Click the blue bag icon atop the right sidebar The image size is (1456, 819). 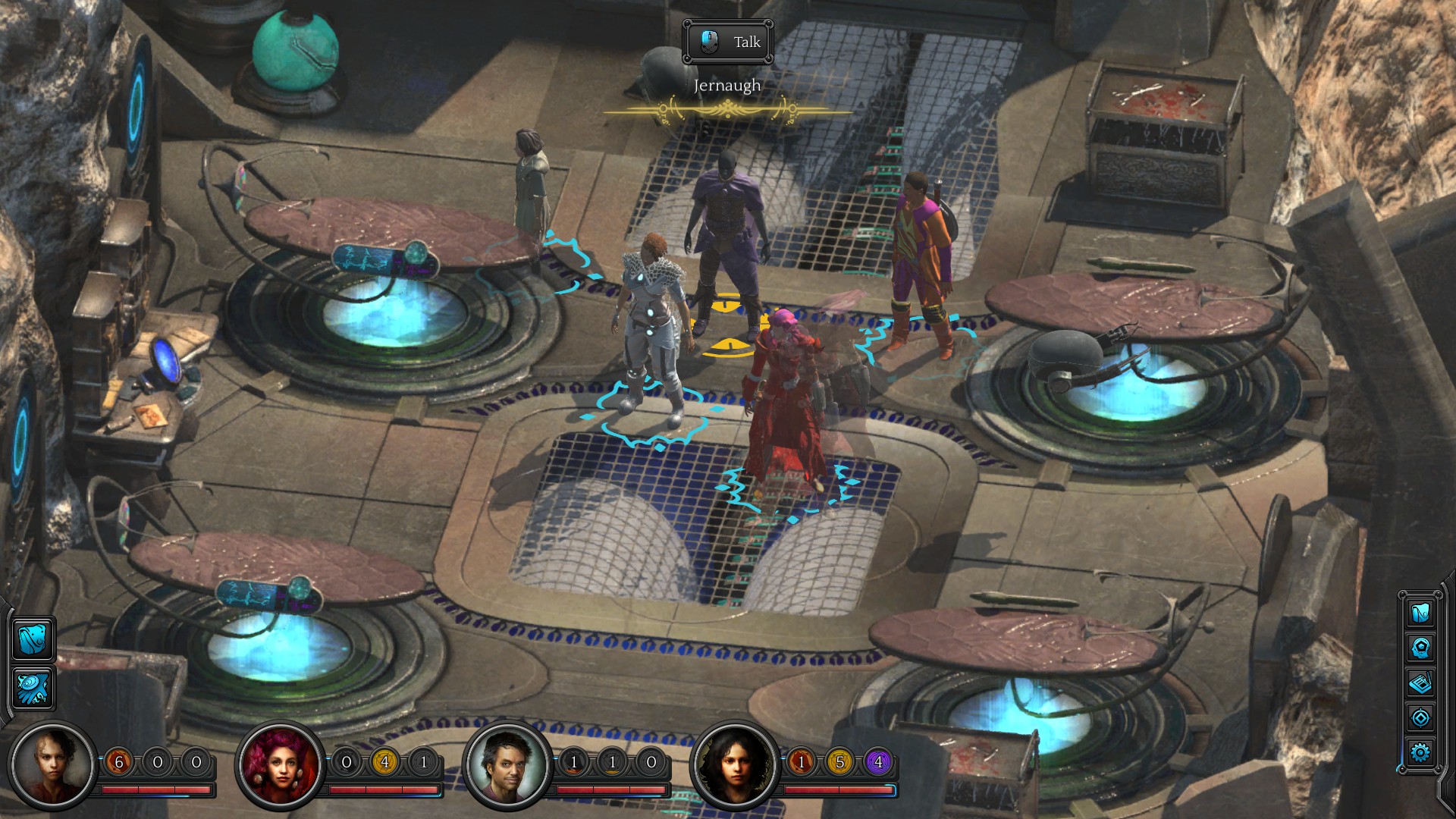point(1422,614)
